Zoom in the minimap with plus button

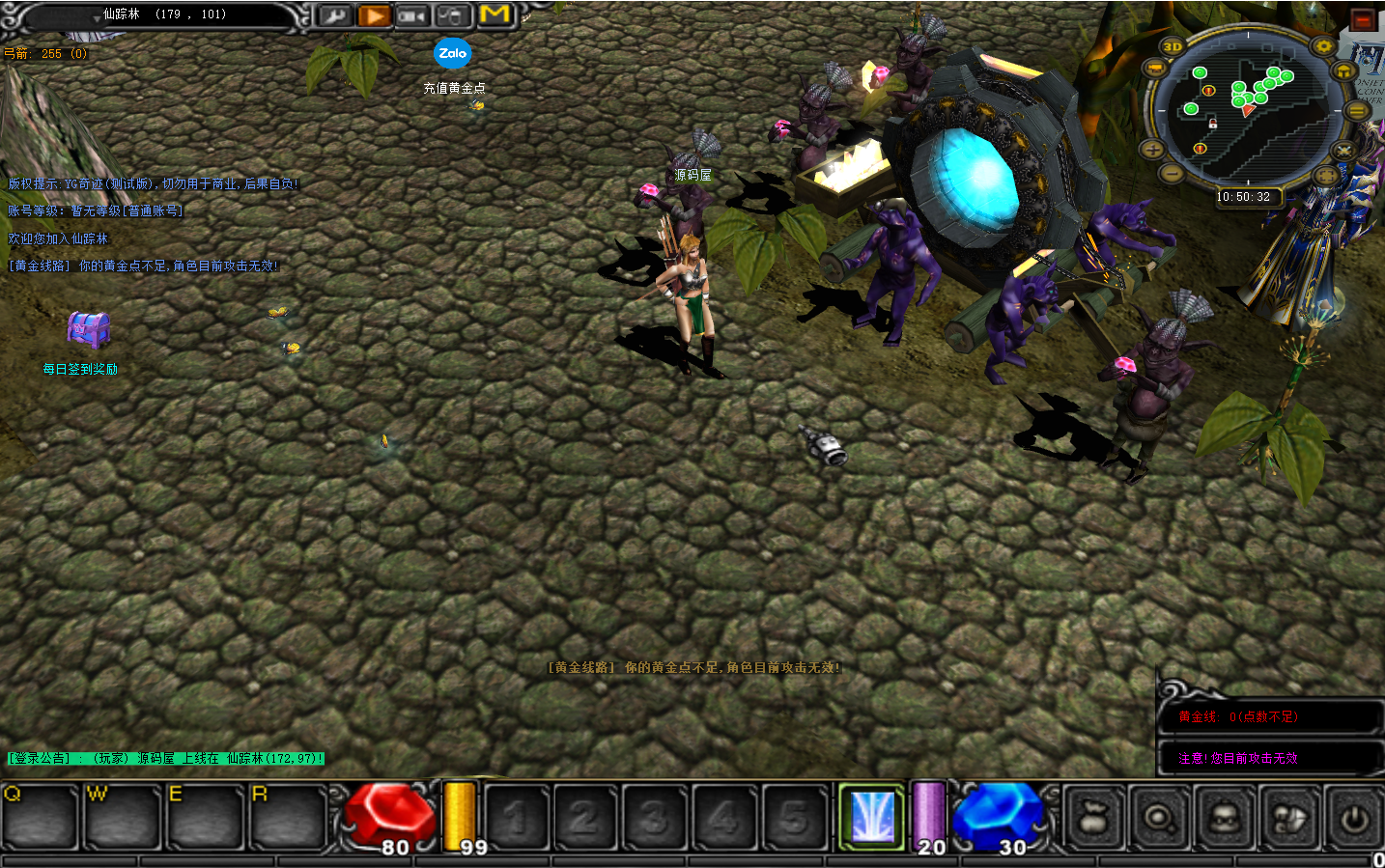tap(1153, 149)
